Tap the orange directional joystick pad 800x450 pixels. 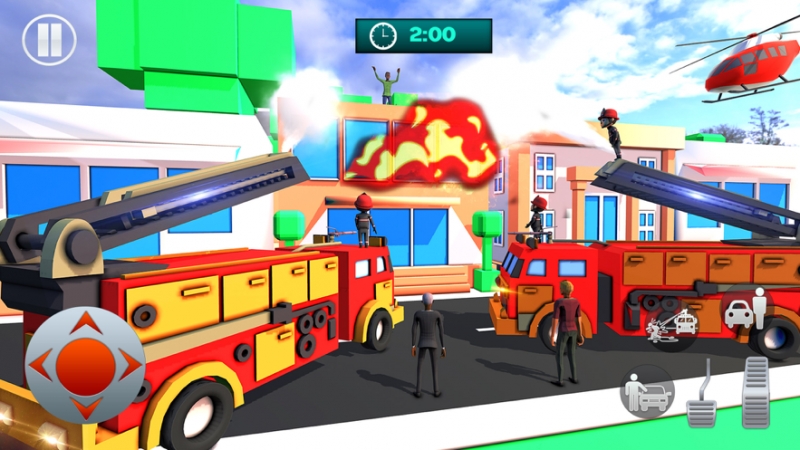pos(85,365)
